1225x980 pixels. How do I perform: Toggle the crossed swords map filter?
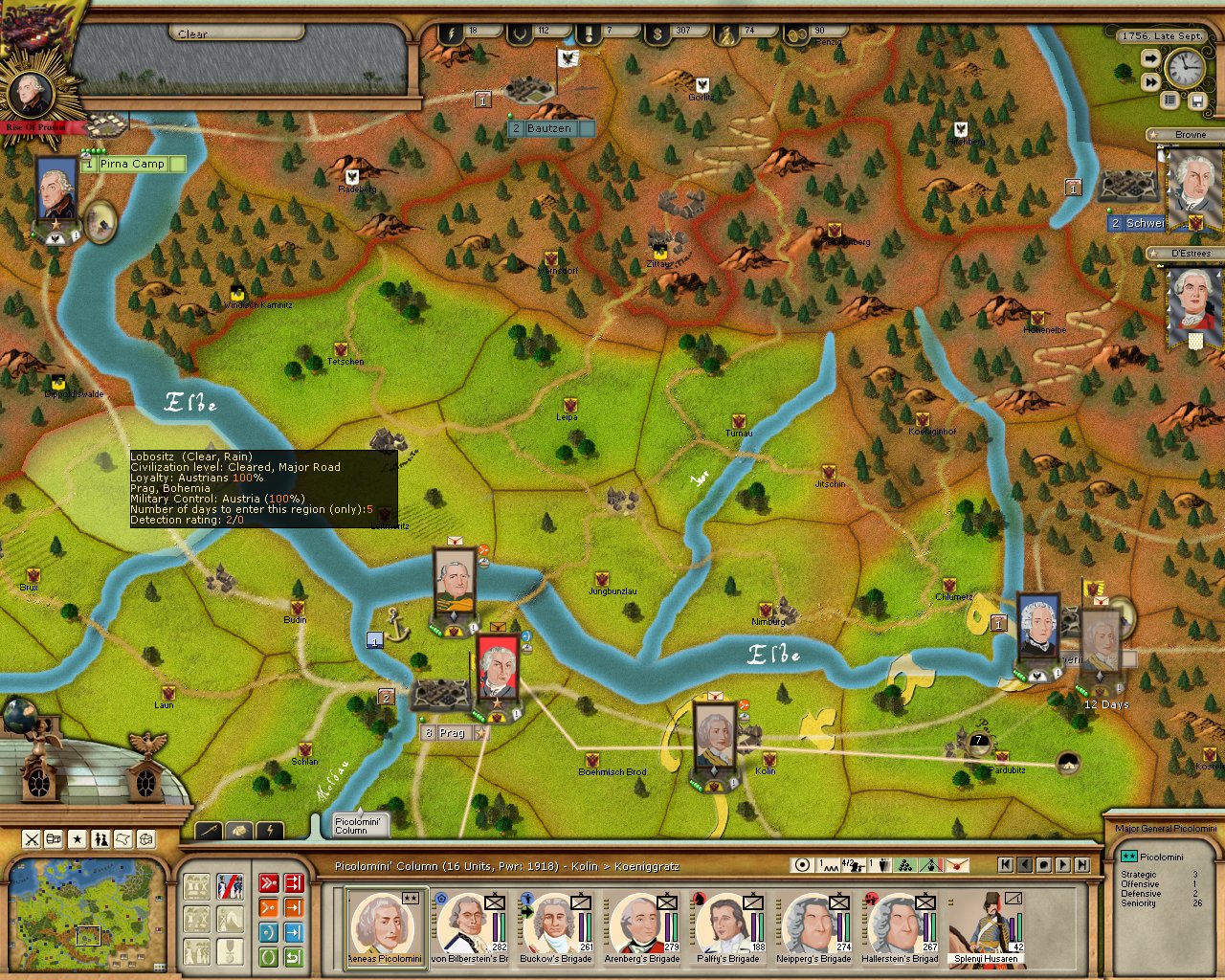32,839
